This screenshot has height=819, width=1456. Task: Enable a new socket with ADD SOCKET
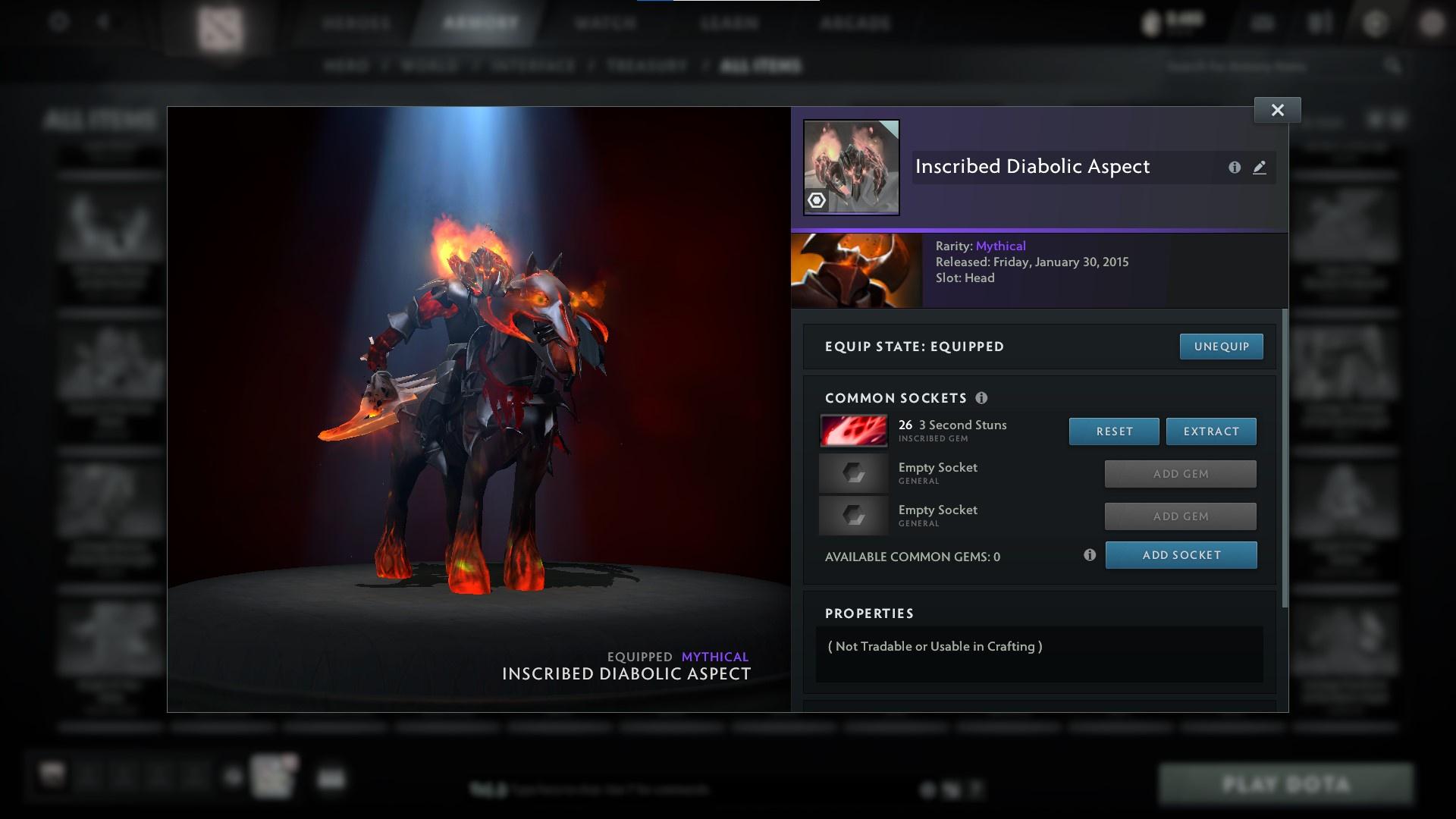[1181, 554]
